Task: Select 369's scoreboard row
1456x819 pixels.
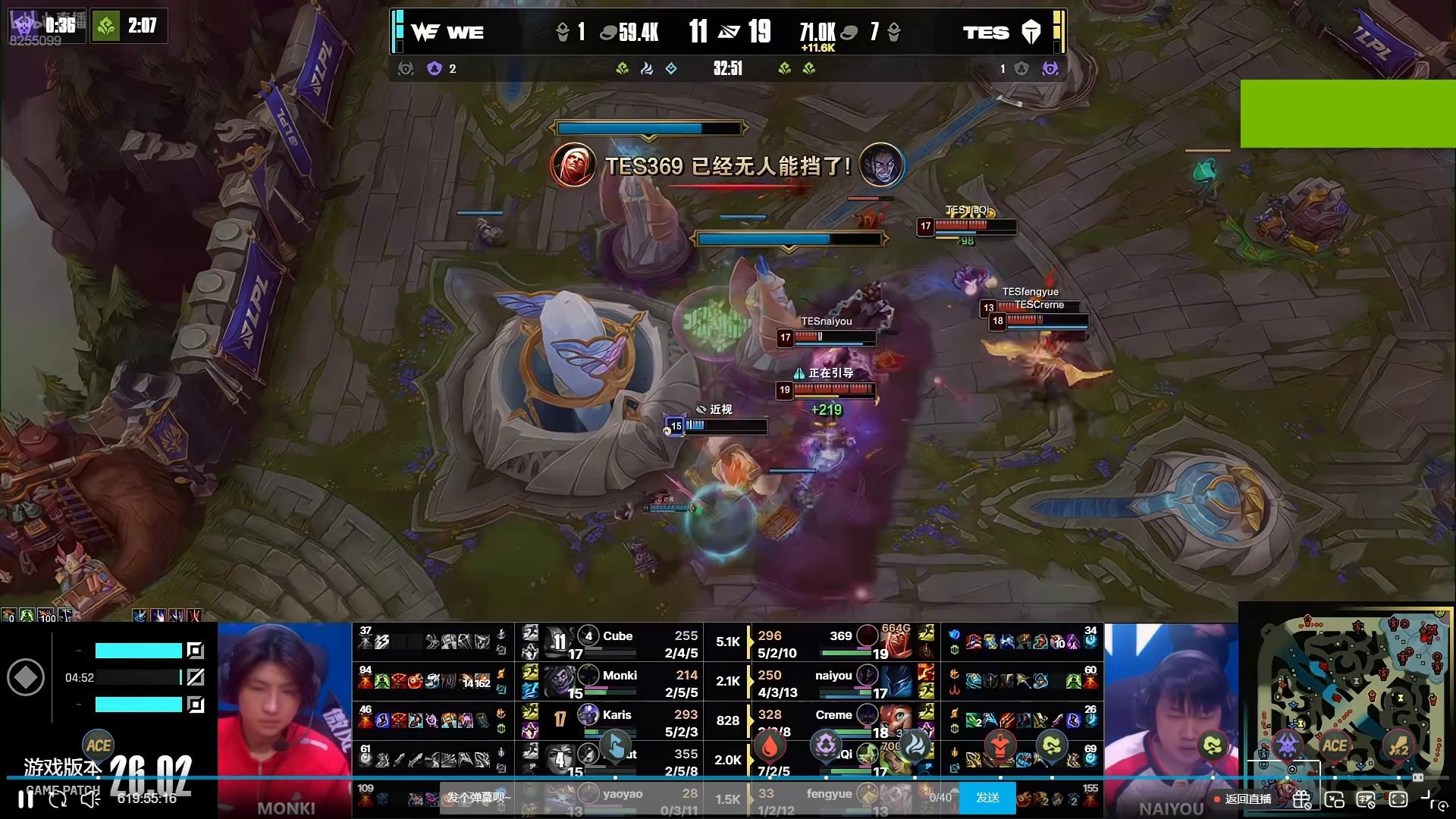Action: (x=842, y=644)
